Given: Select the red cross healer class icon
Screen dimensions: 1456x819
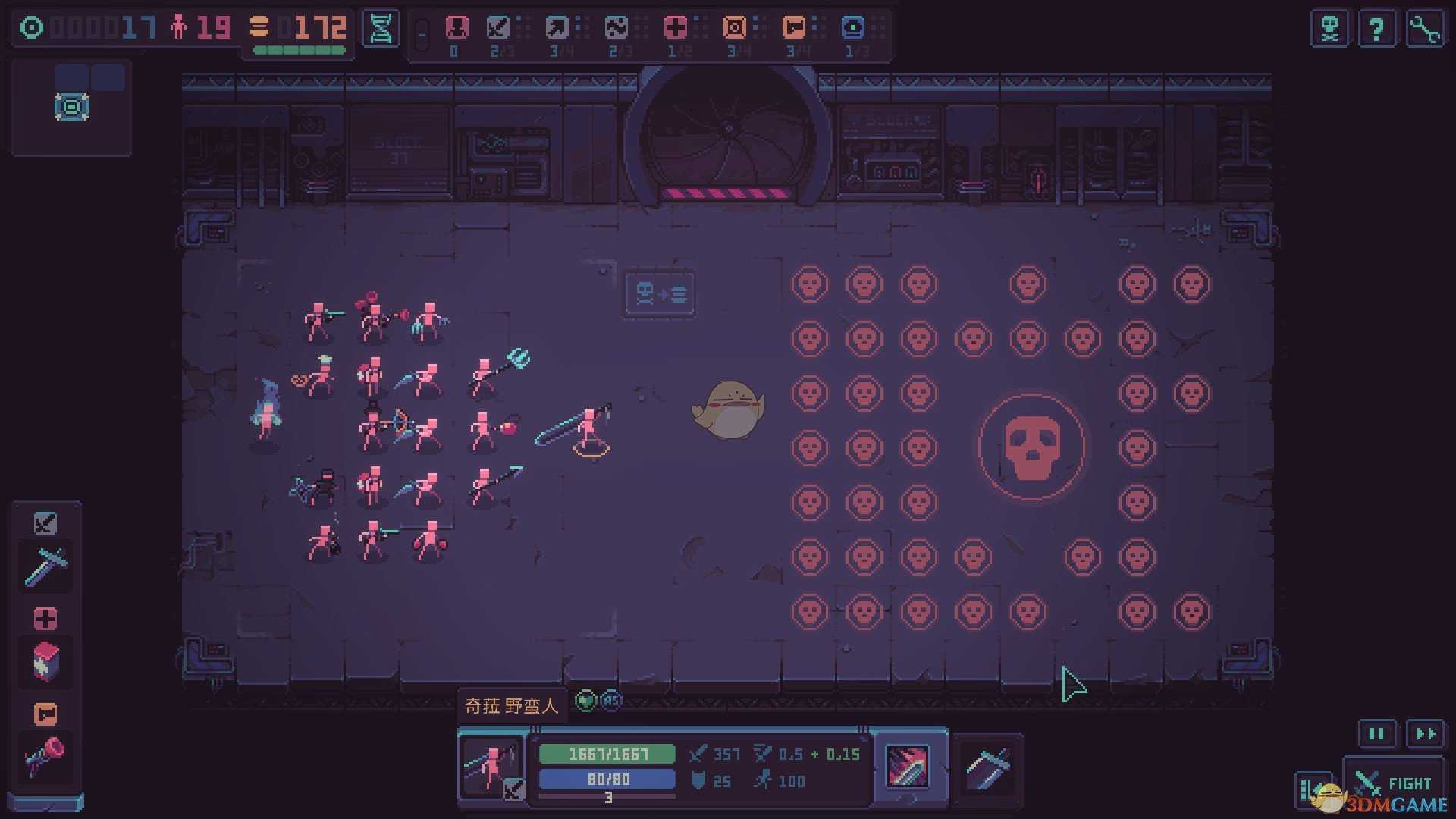Looking at the screenshot, I should click(x=675, y=28).
